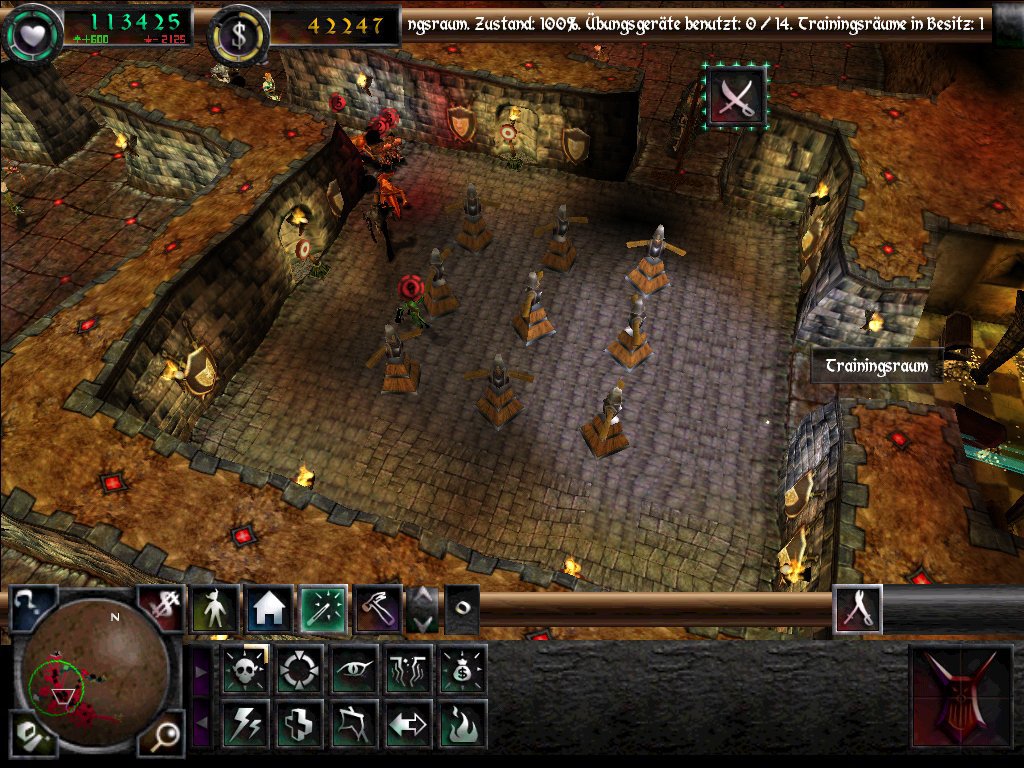Open the creatures panel tab
The image size is (1024, 768).
(x=215, y=609)
